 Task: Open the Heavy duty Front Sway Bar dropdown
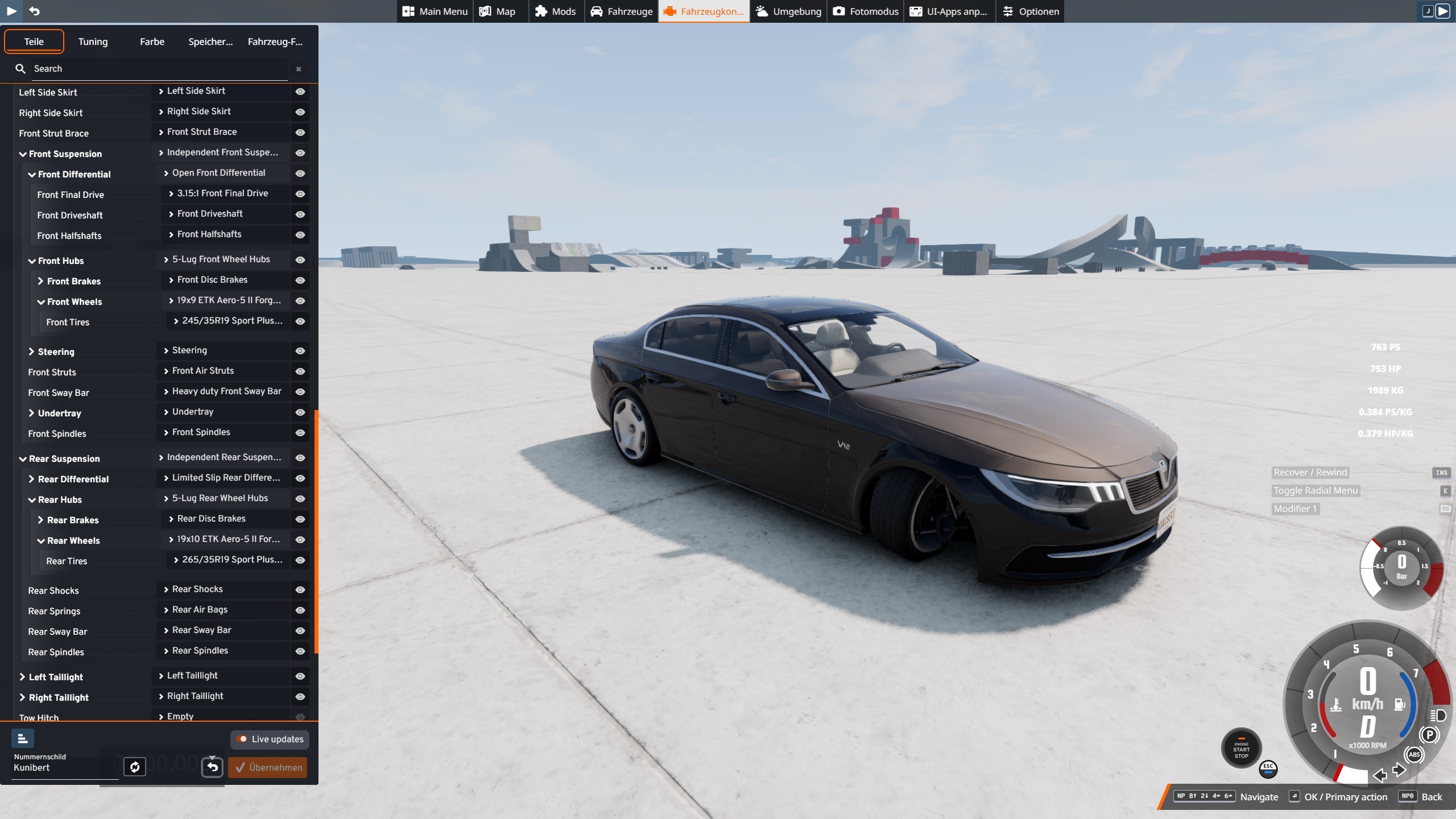coord(222,391)
